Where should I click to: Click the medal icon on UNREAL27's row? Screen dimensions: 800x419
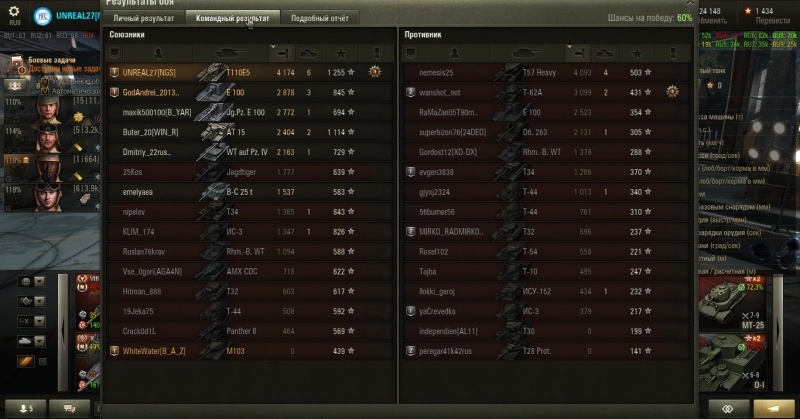[x=375, y=72]
